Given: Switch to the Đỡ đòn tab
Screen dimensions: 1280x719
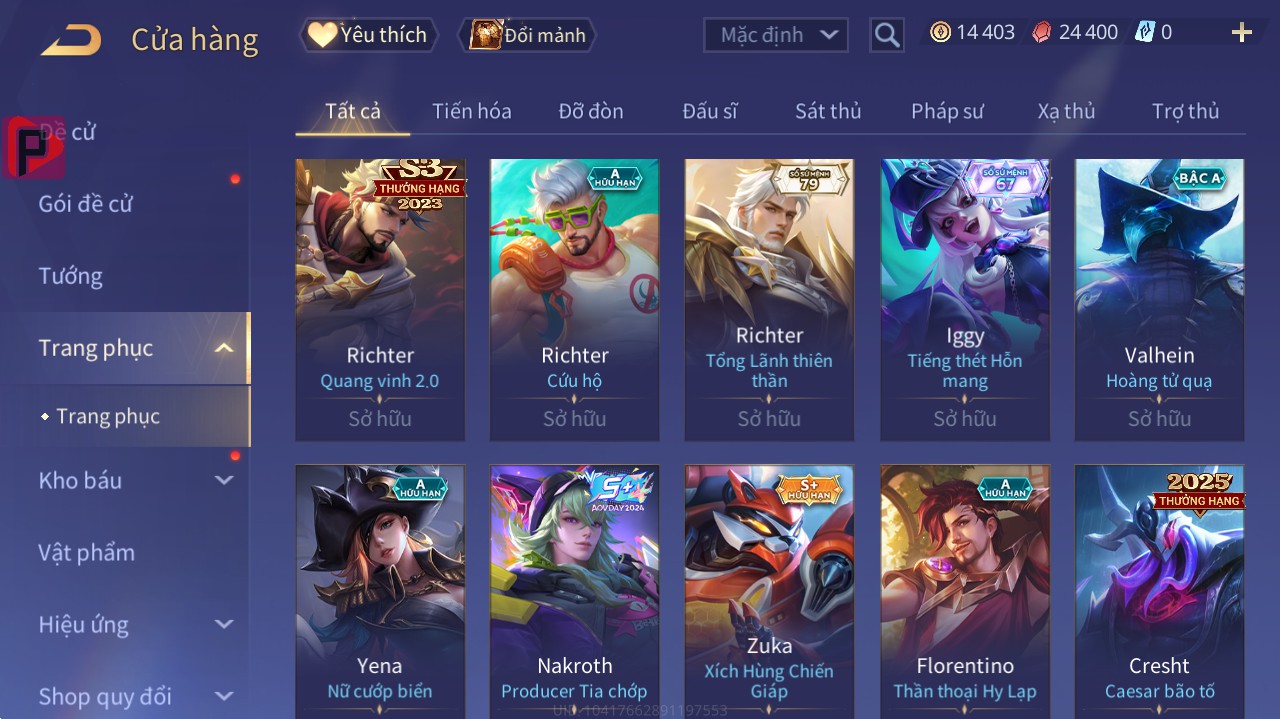Looking at the screenshot, I should coord(590,111).
